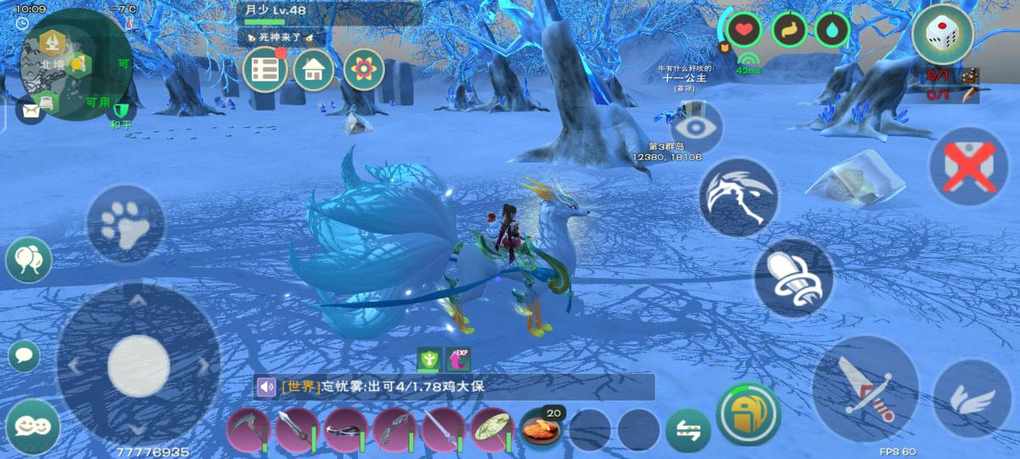Tap the sword attack button
Viewport: 1020px width, 459px height.
tap(864, 389)
